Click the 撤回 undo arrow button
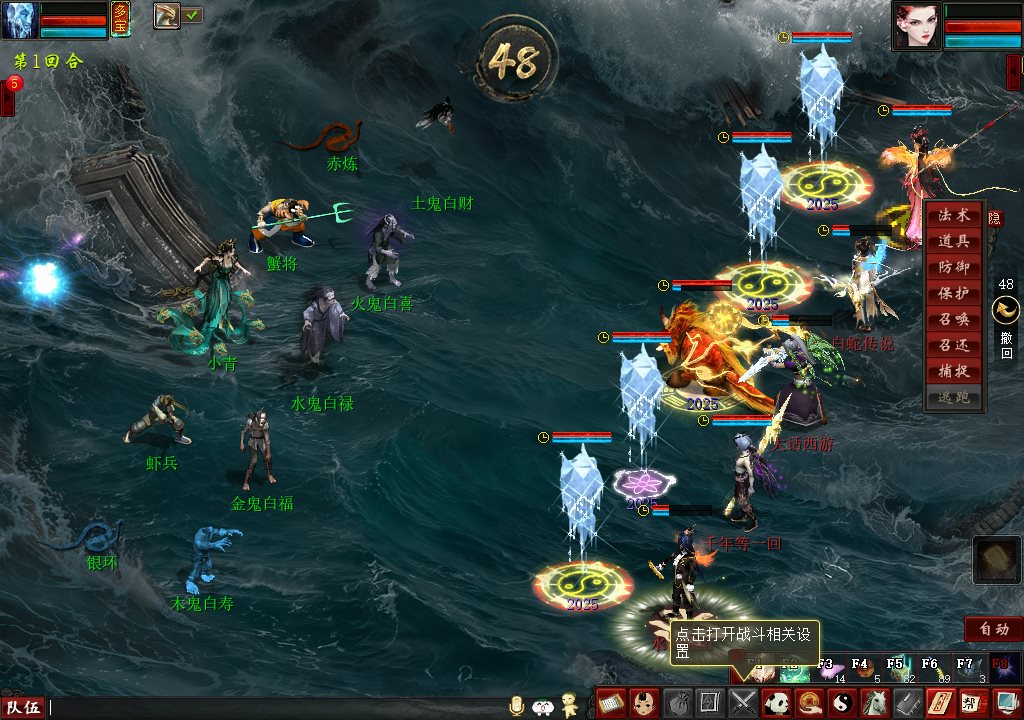 pyautogui.click(x=1005, y=312)
